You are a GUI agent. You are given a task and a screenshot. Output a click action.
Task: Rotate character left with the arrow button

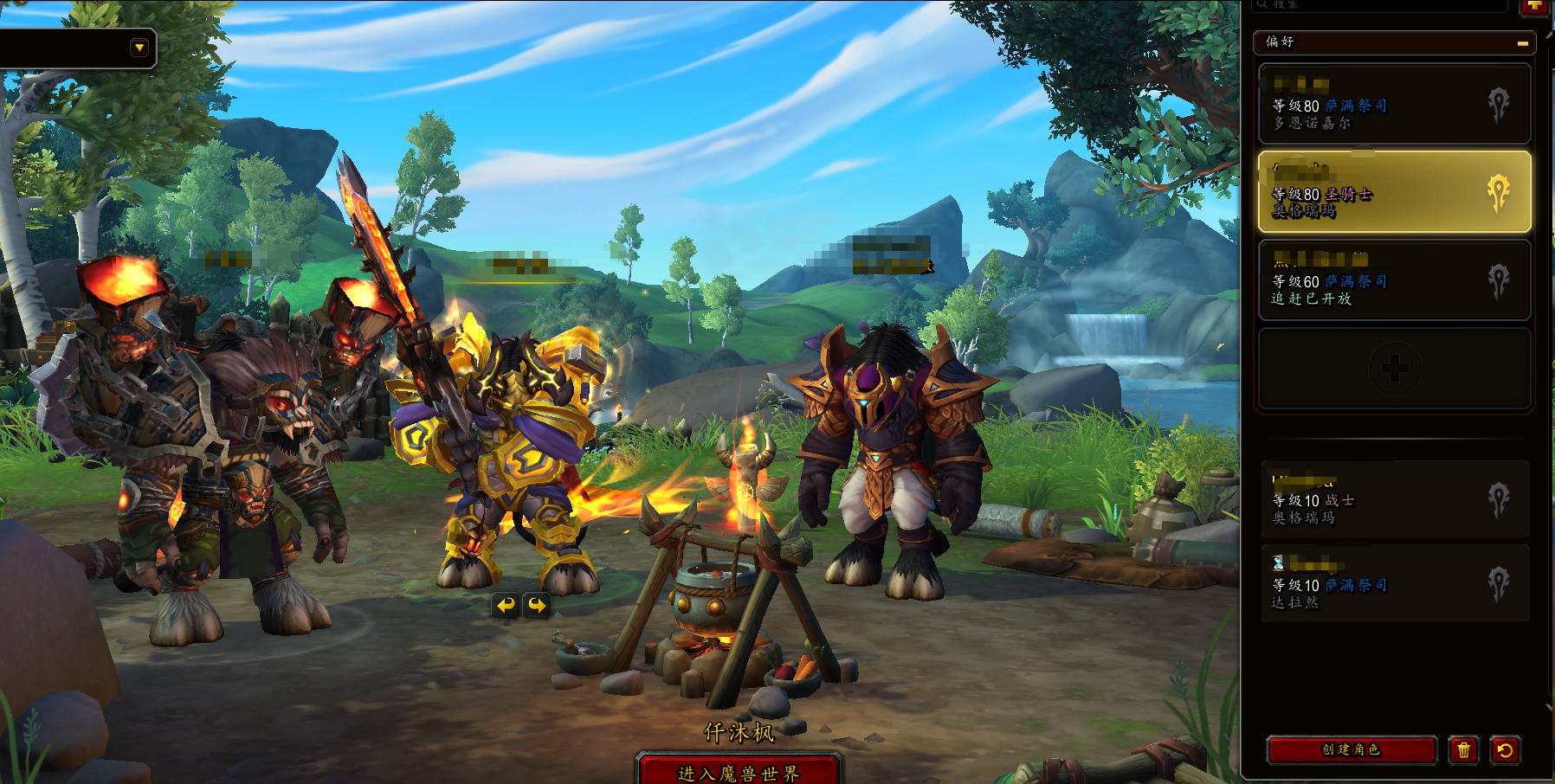[x=507, y=605]
